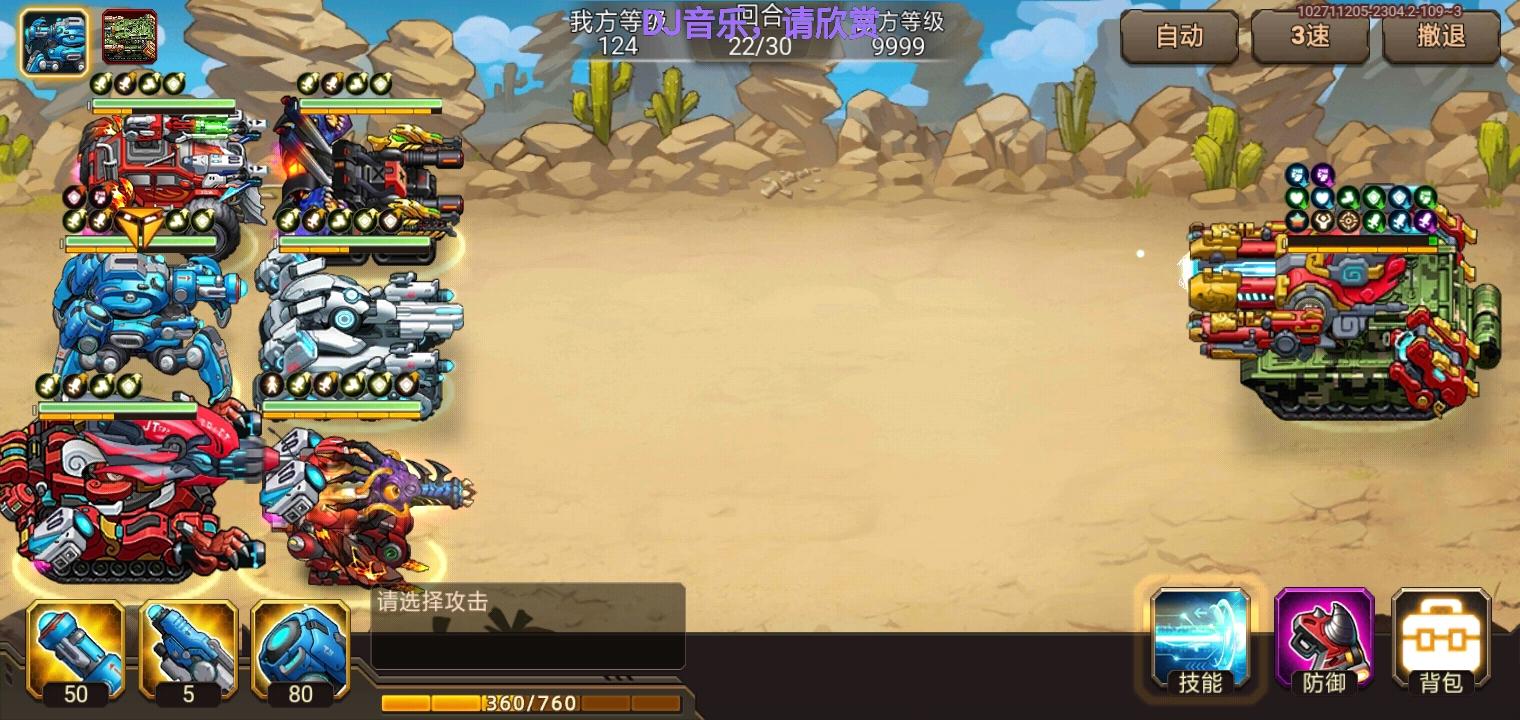This screenshot has height=720, width=1520.
Task: Enable 自动 auto battle mode
Action: [x=1180, y=37]
